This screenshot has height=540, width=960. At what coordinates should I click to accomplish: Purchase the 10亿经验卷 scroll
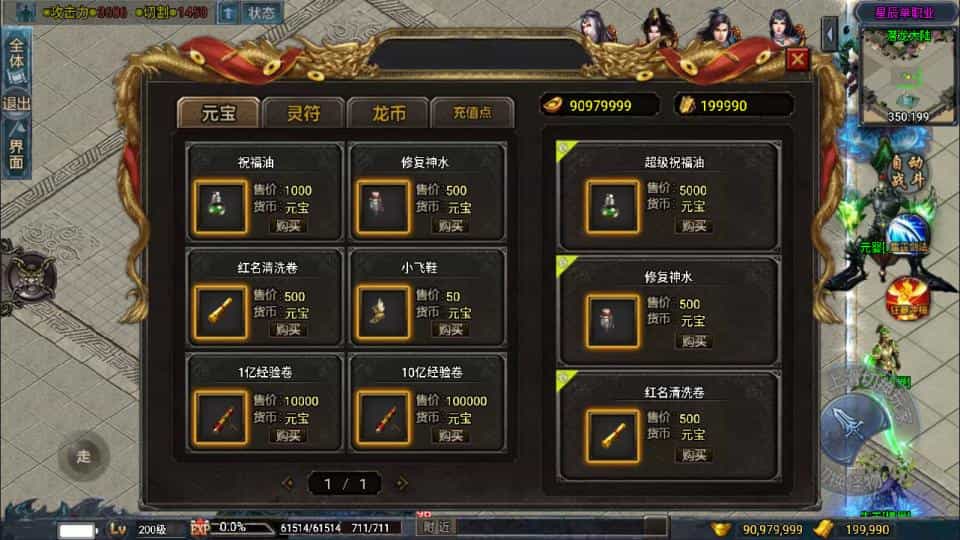coord(451,436)
